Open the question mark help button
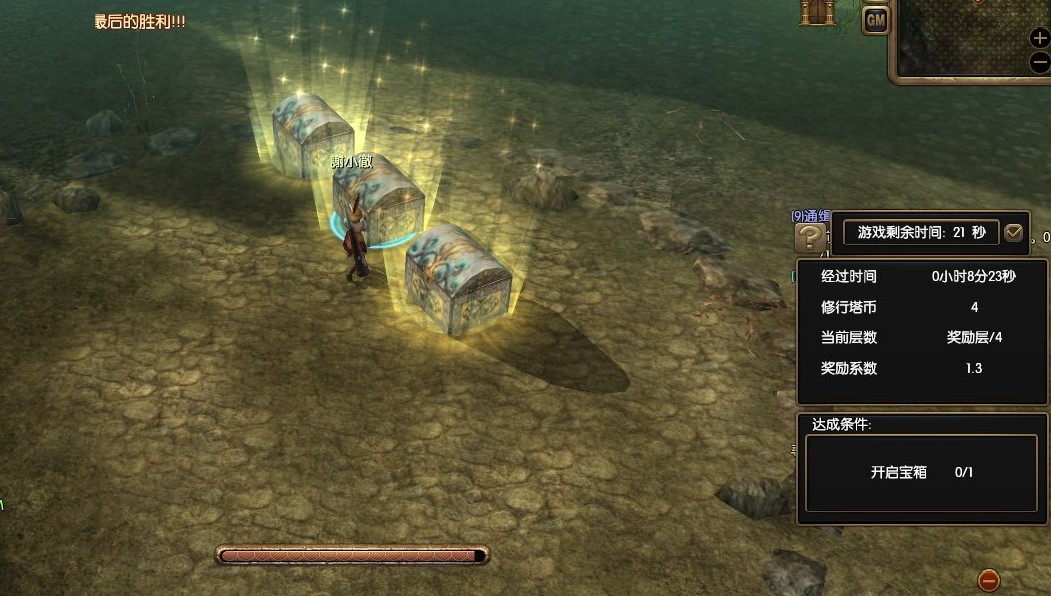Viewport: 1051px width, 596px height. click(x=810, y=238)
